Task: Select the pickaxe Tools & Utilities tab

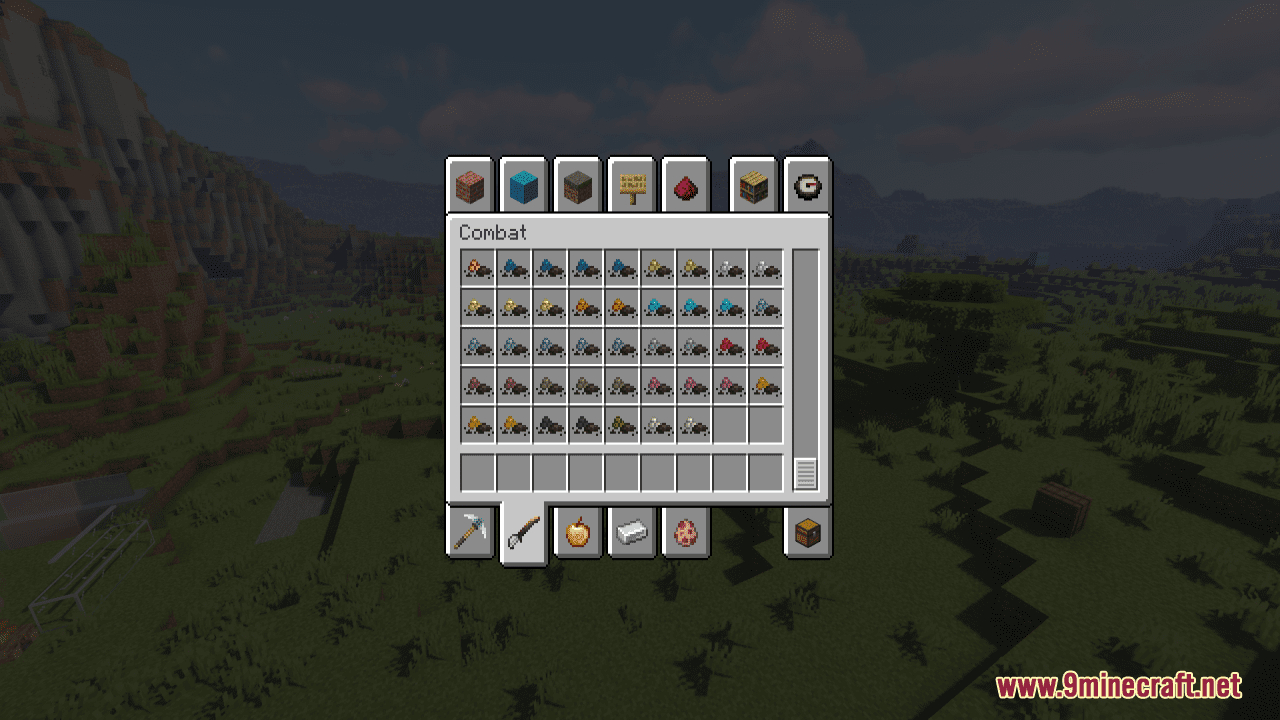Action: [x=470, y=533]
